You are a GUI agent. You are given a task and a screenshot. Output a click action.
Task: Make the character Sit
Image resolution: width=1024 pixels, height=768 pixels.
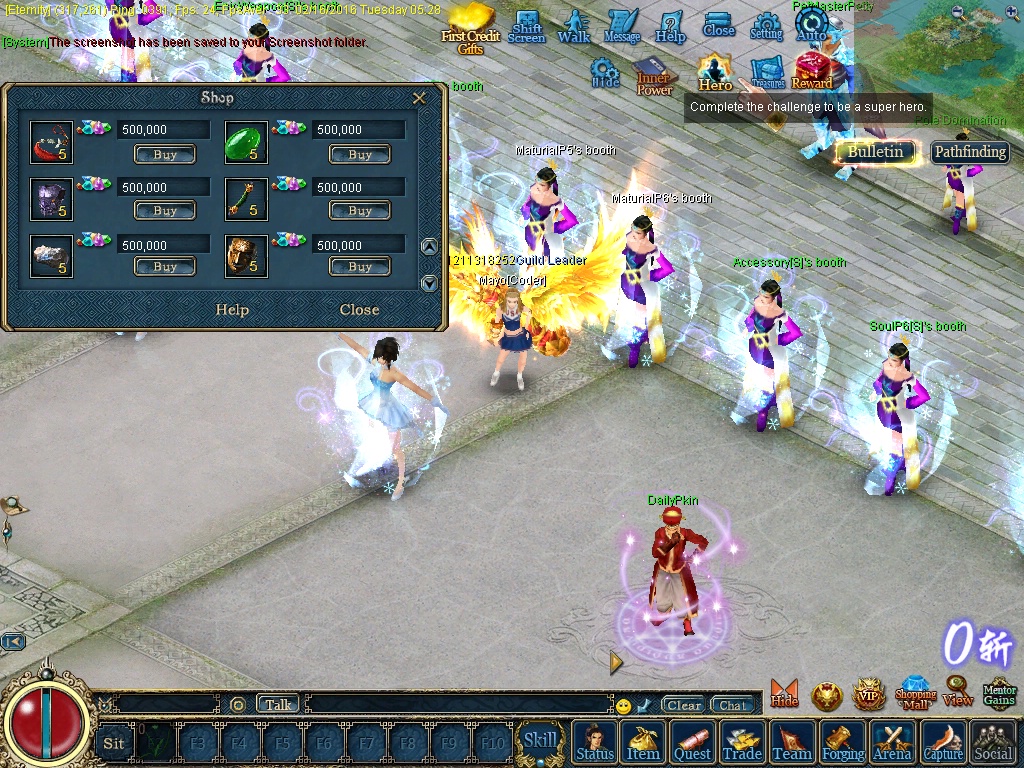pos(114,743)
